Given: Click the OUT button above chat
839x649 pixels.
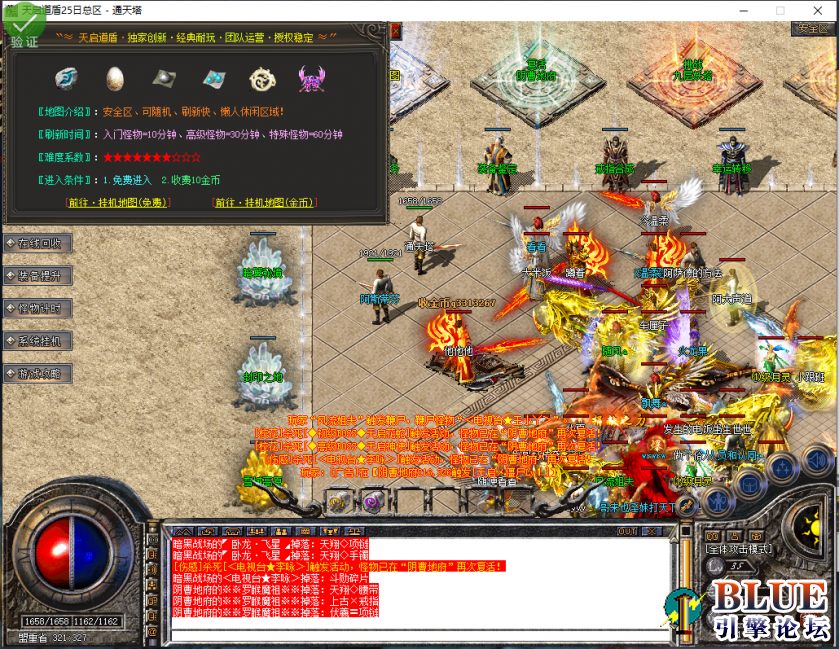Looking at the screenshot, I should click(x=627, y=531).
